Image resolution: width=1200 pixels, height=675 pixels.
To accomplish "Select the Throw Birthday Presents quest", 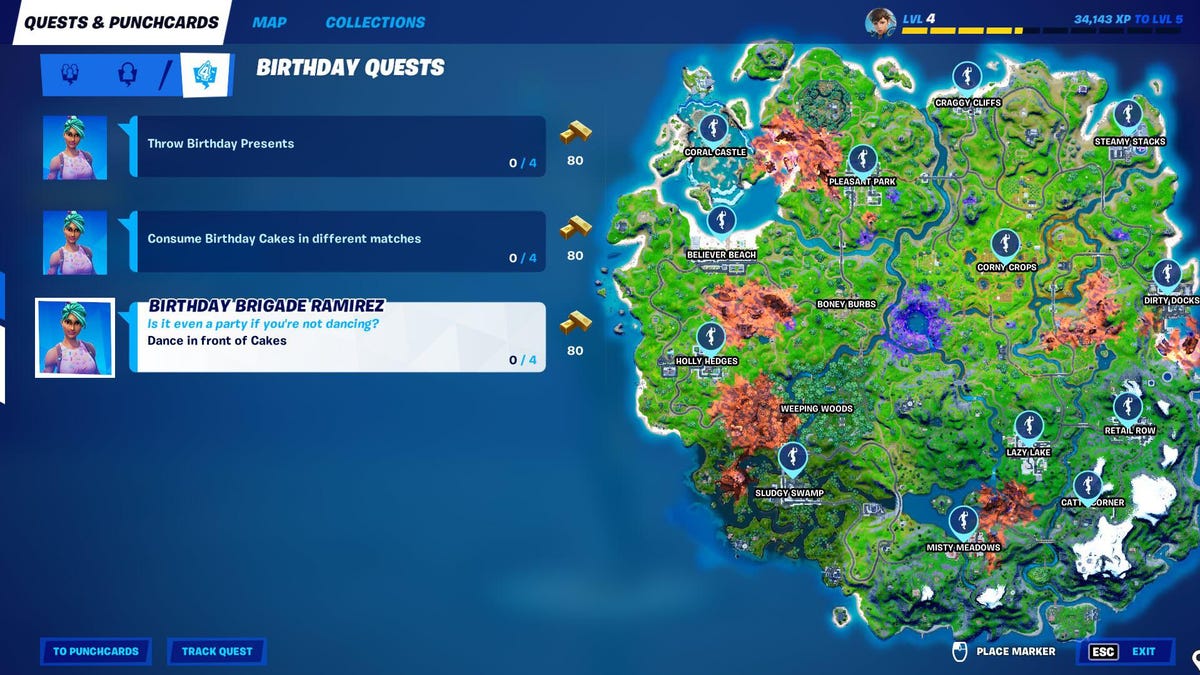I will pyautogui.click(x=340, y=146).
